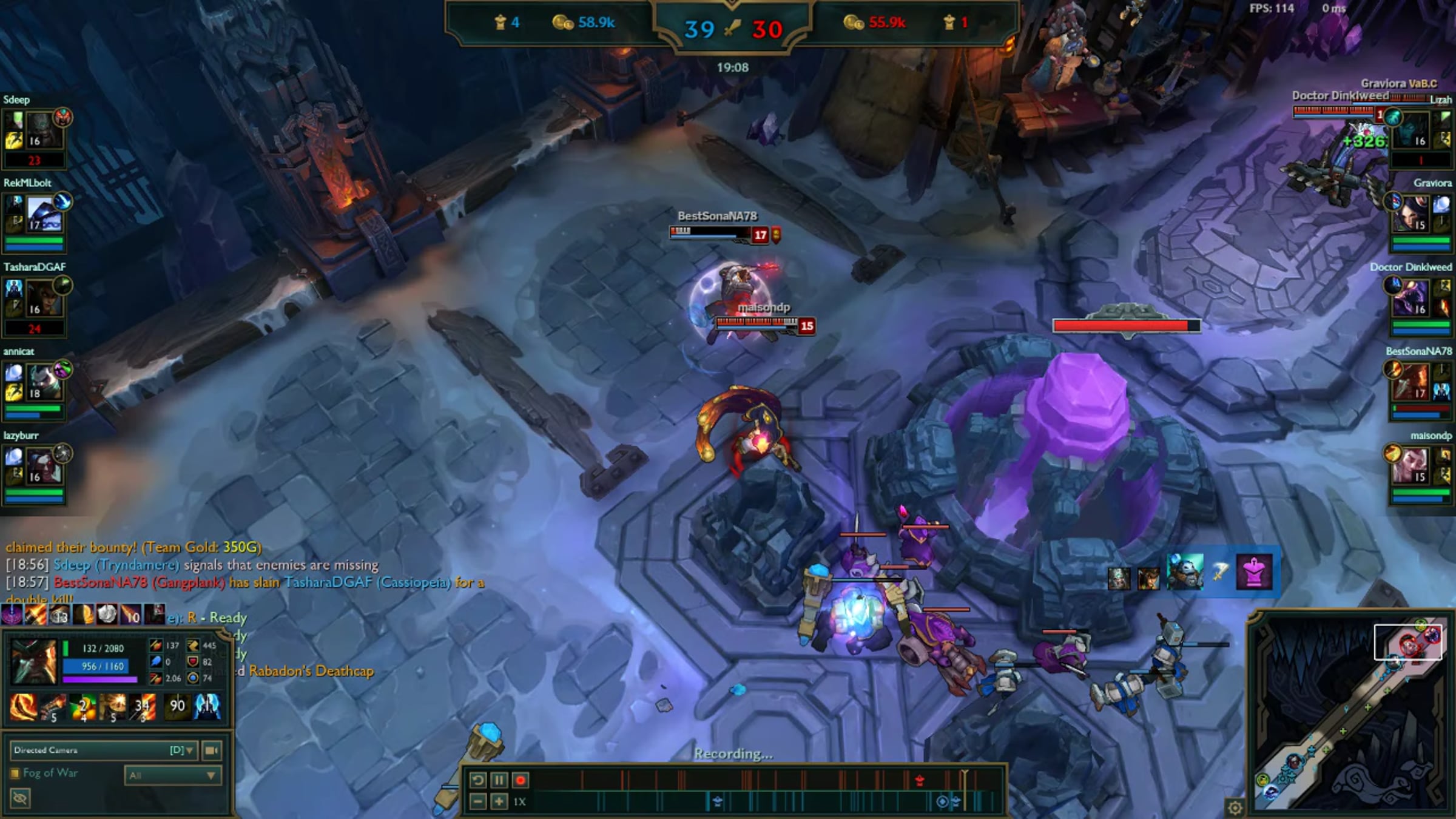Open settings via the gear icon by the minimap
This screenshot has height=819, width=1456.
point(1235,807)
